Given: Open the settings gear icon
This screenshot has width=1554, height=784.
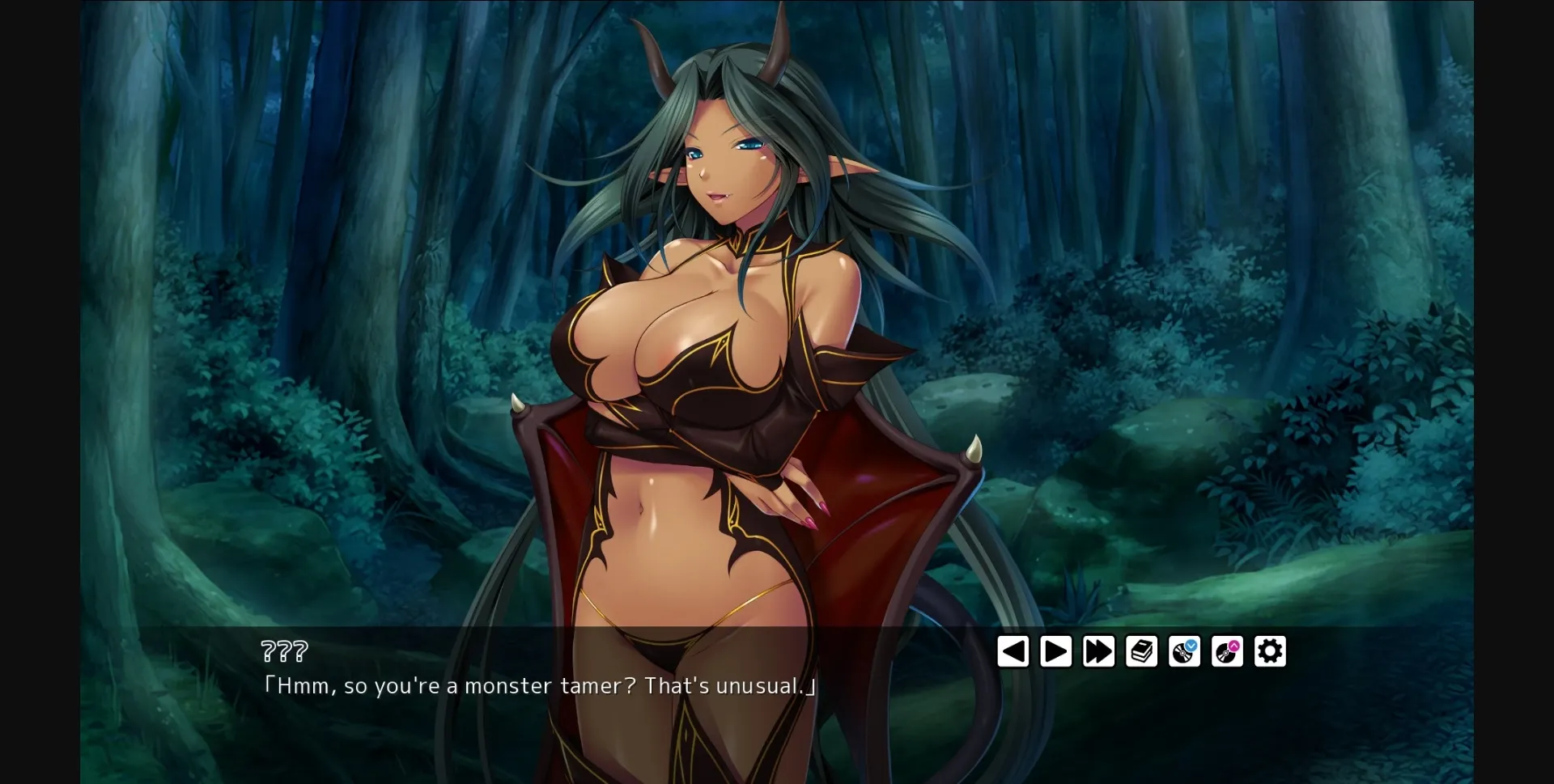Looking at the screenshot, I should click(1270, 651).
